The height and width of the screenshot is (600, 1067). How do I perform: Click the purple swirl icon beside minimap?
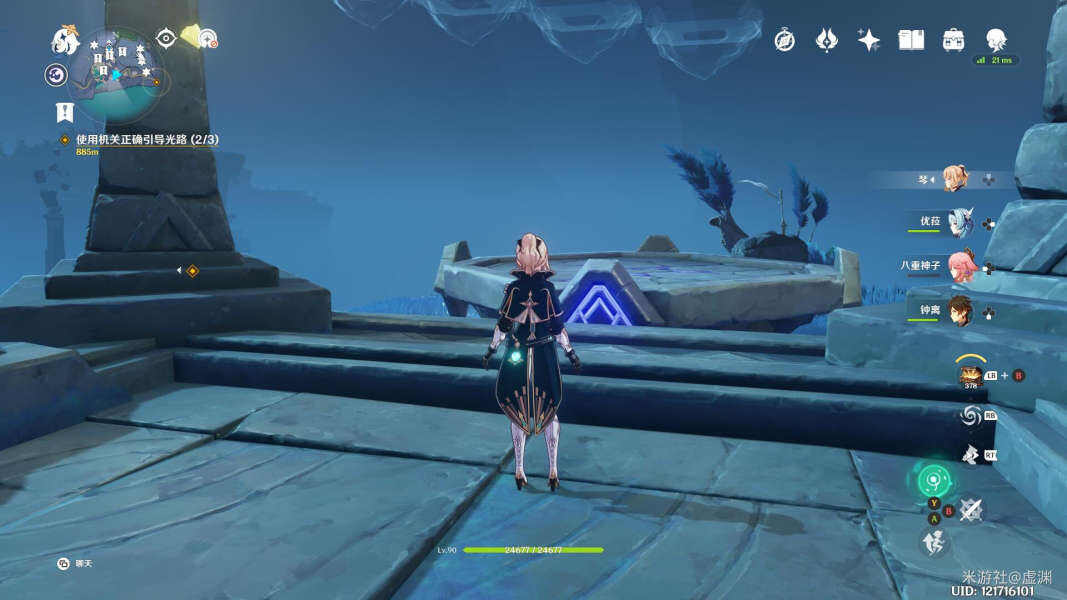click(x=56, y=75)
